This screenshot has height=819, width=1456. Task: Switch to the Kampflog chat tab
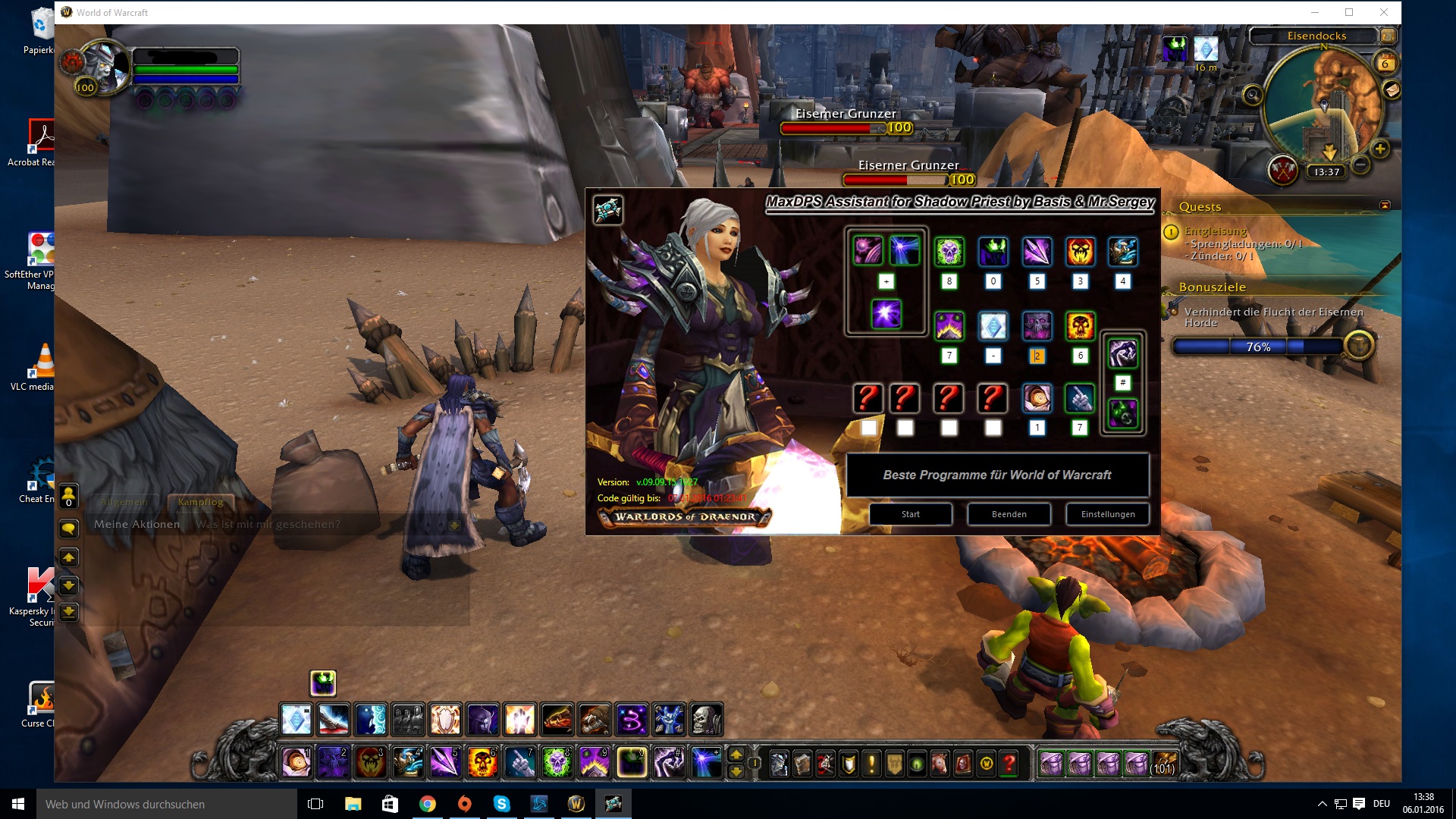(201, 502)
